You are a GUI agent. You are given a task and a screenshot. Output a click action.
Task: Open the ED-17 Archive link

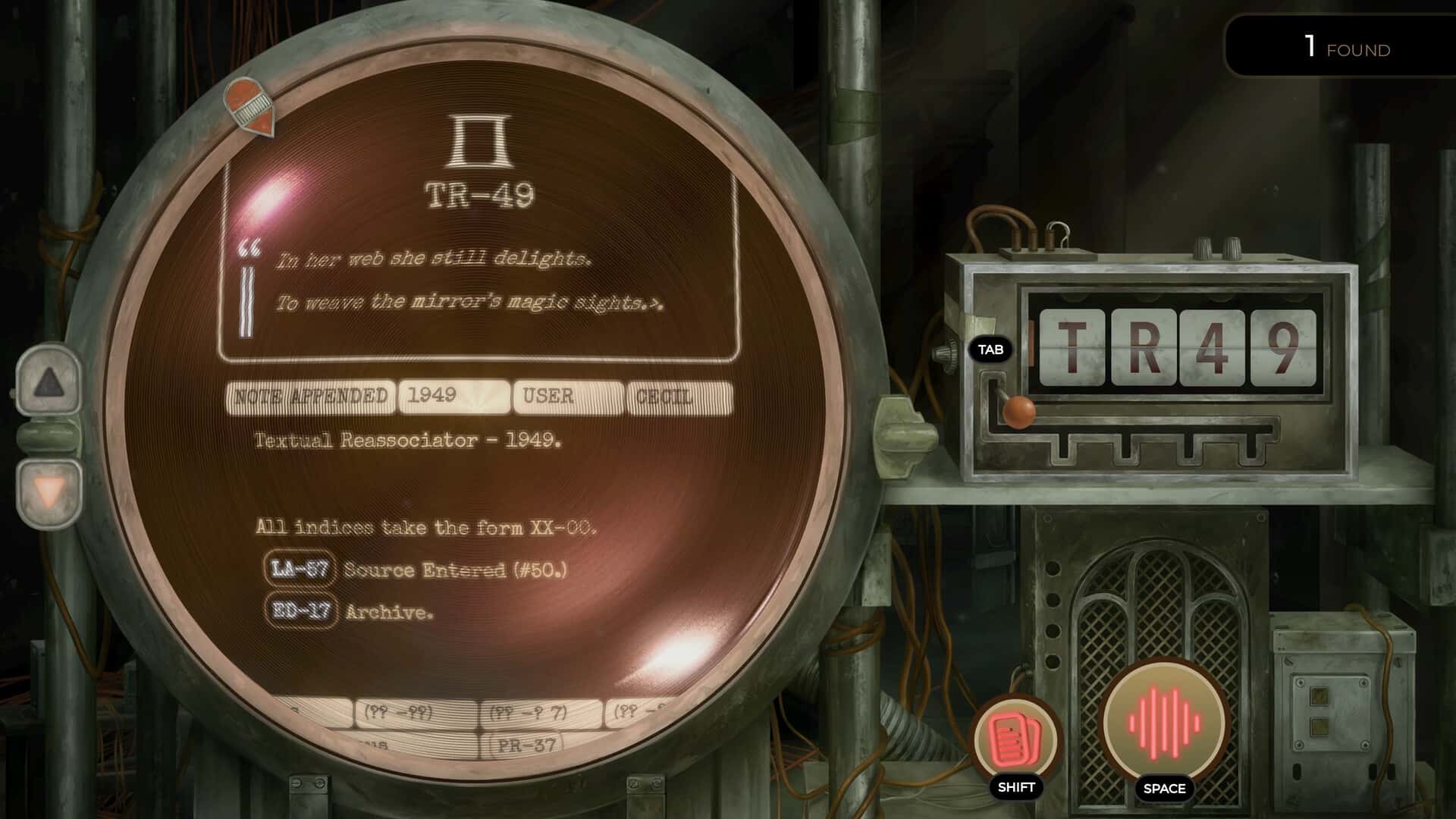click(300, 610)
